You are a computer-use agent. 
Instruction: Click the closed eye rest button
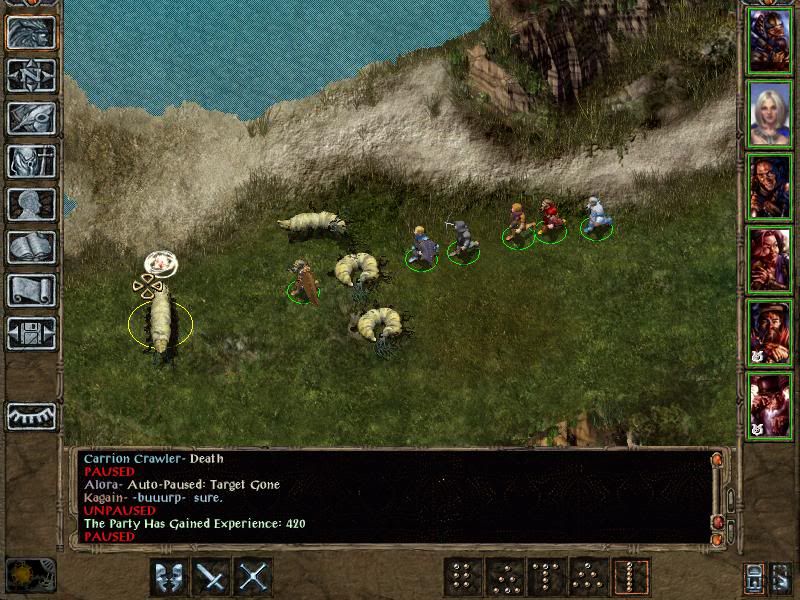[31, 416]
